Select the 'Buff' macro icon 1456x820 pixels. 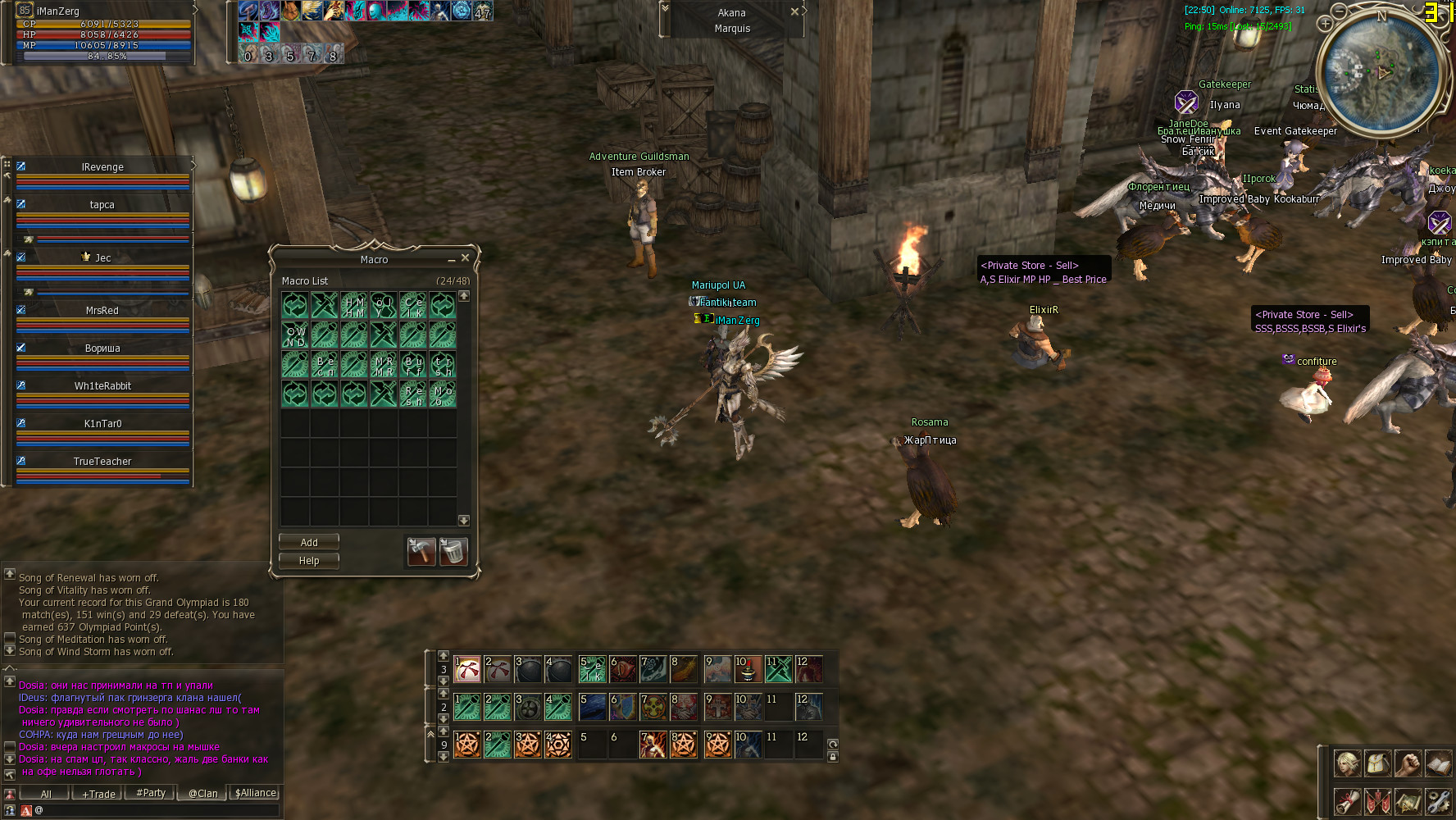[413, 365]
